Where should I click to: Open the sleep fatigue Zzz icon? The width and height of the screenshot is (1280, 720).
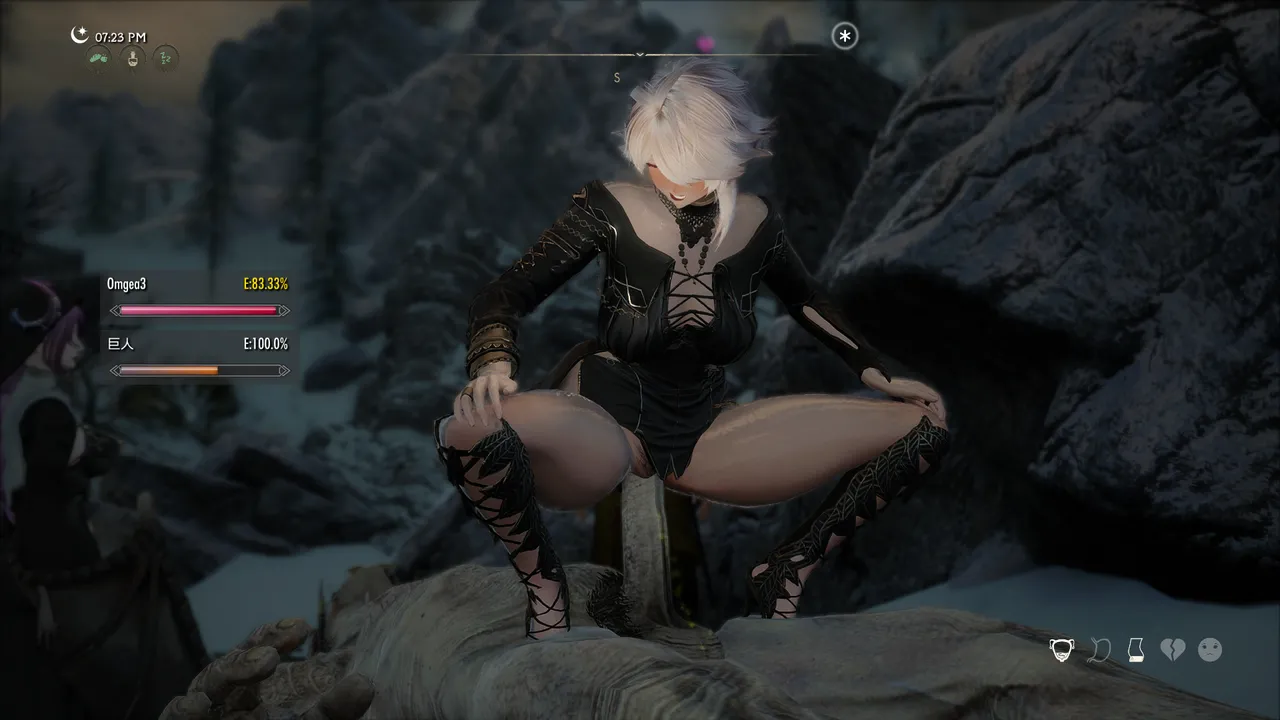pyautogui.click(x=166, y=59)
